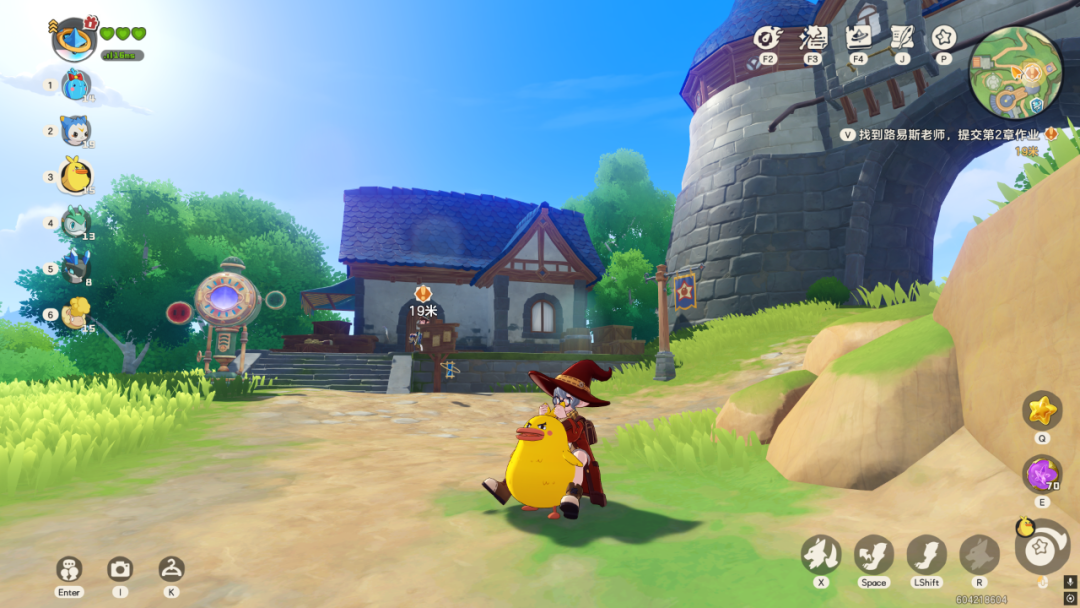Use the yellow star skill
The image size is (1080, 608).
click(x=1042, y=410)
